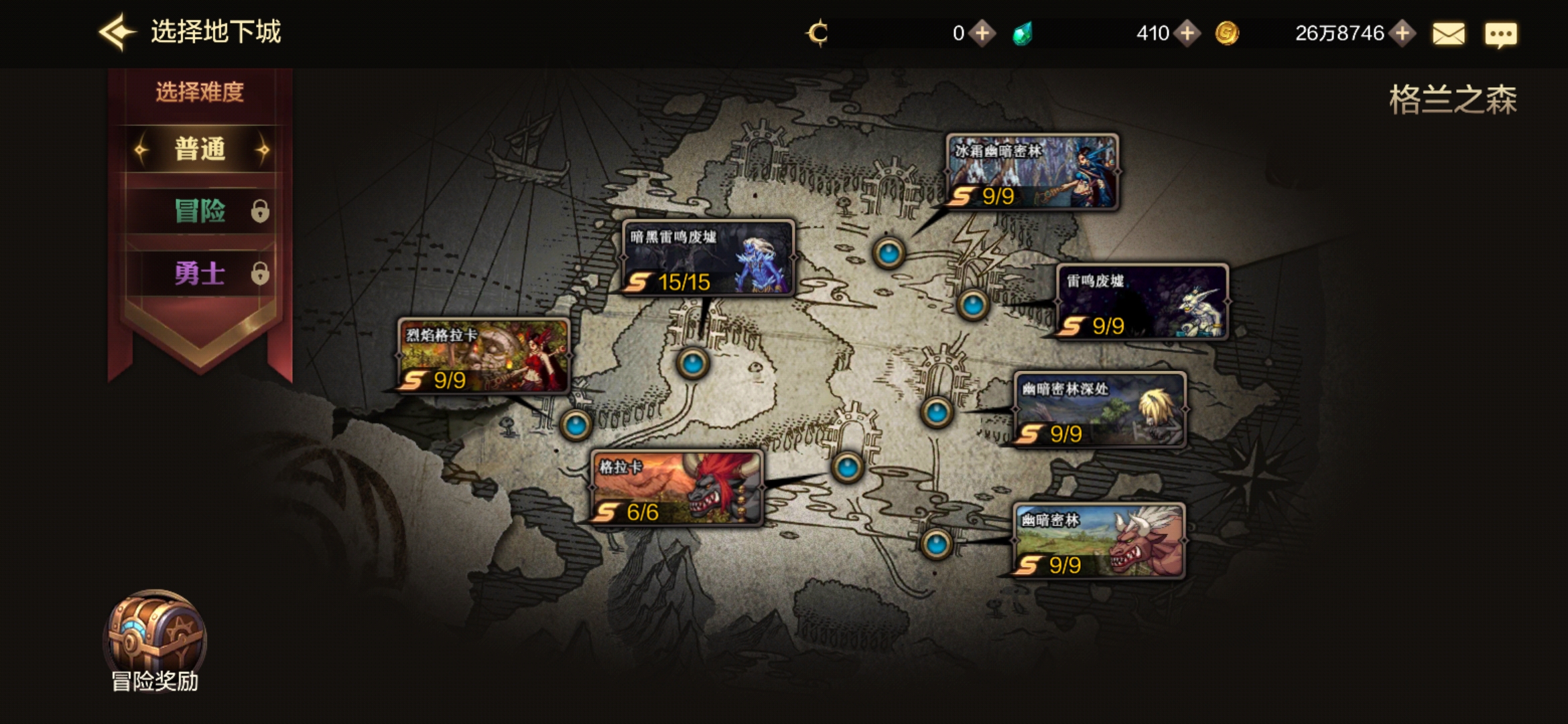Viewport: 1568px width, 724px height.
Task: Enter the 冰霜幽暗密林 dungeon
Action: [x=1032, y=172]
